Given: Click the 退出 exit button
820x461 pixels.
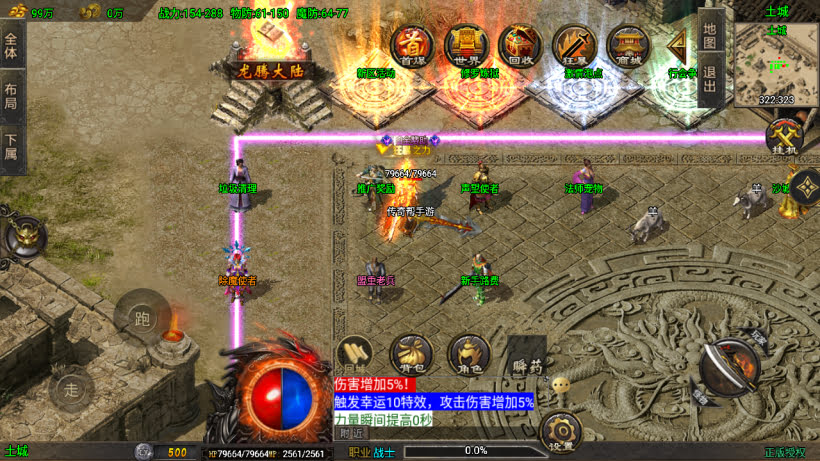Looking at the screenshot, I should [710, 79].
